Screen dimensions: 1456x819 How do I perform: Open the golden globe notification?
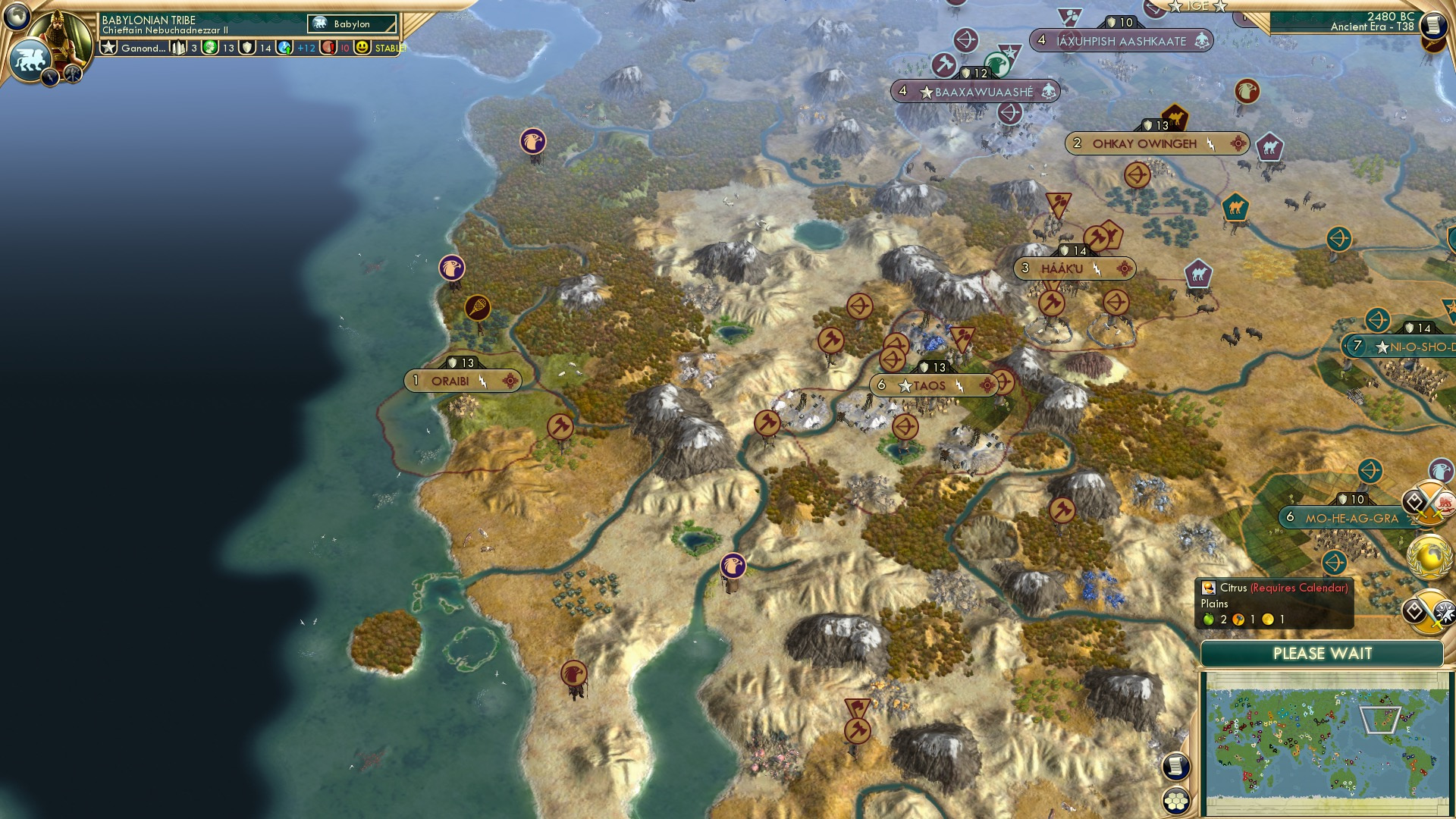pyautogui.click(x=1430, y=557)
